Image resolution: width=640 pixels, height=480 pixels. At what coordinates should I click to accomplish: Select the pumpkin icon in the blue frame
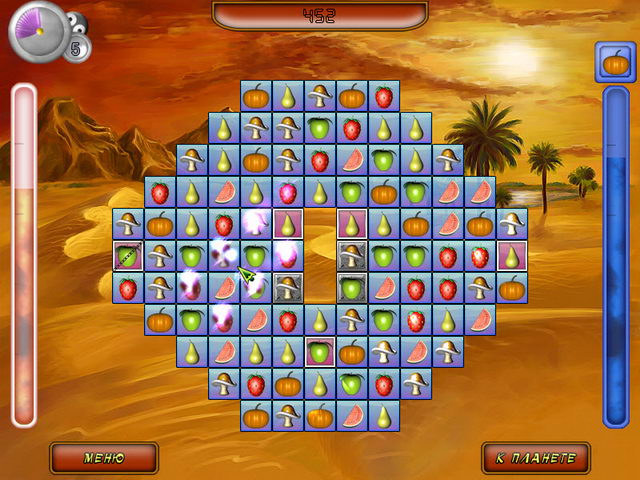point(616,62)
